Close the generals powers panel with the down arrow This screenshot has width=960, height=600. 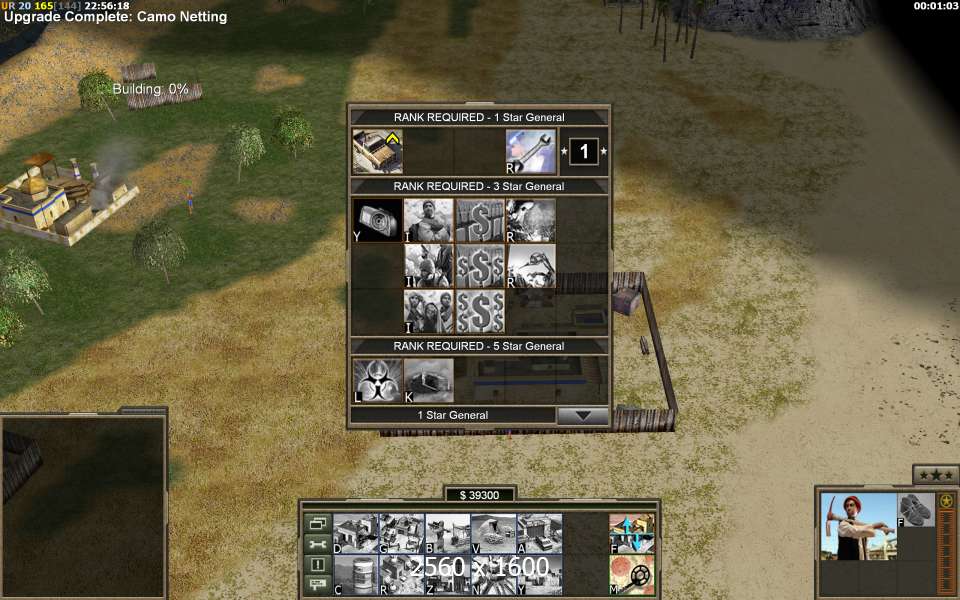click(x=582, y=416)
